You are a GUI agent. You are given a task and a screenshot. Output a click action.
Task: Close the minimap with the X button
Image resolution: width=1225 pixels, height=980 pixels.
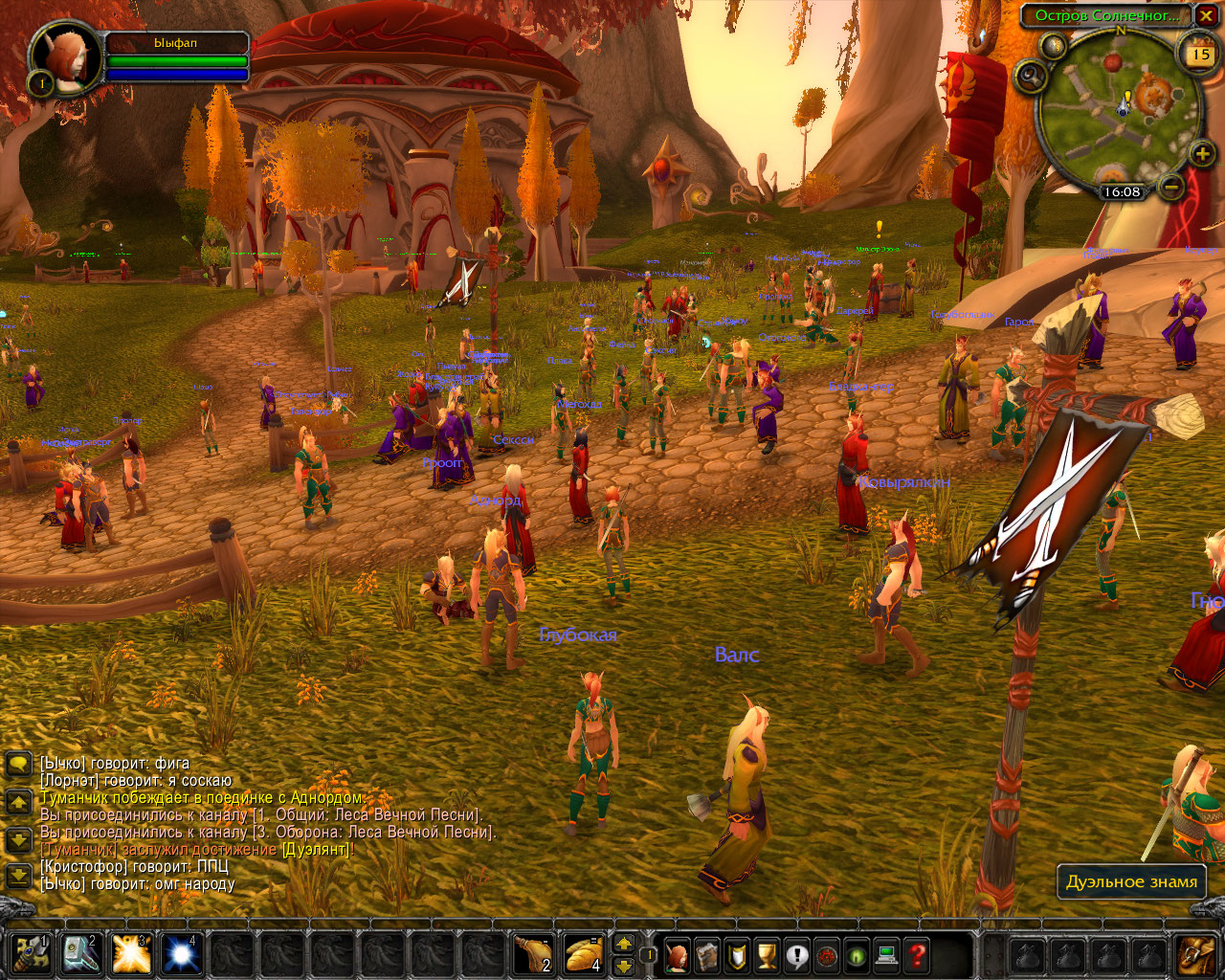tap(1204, 15)
